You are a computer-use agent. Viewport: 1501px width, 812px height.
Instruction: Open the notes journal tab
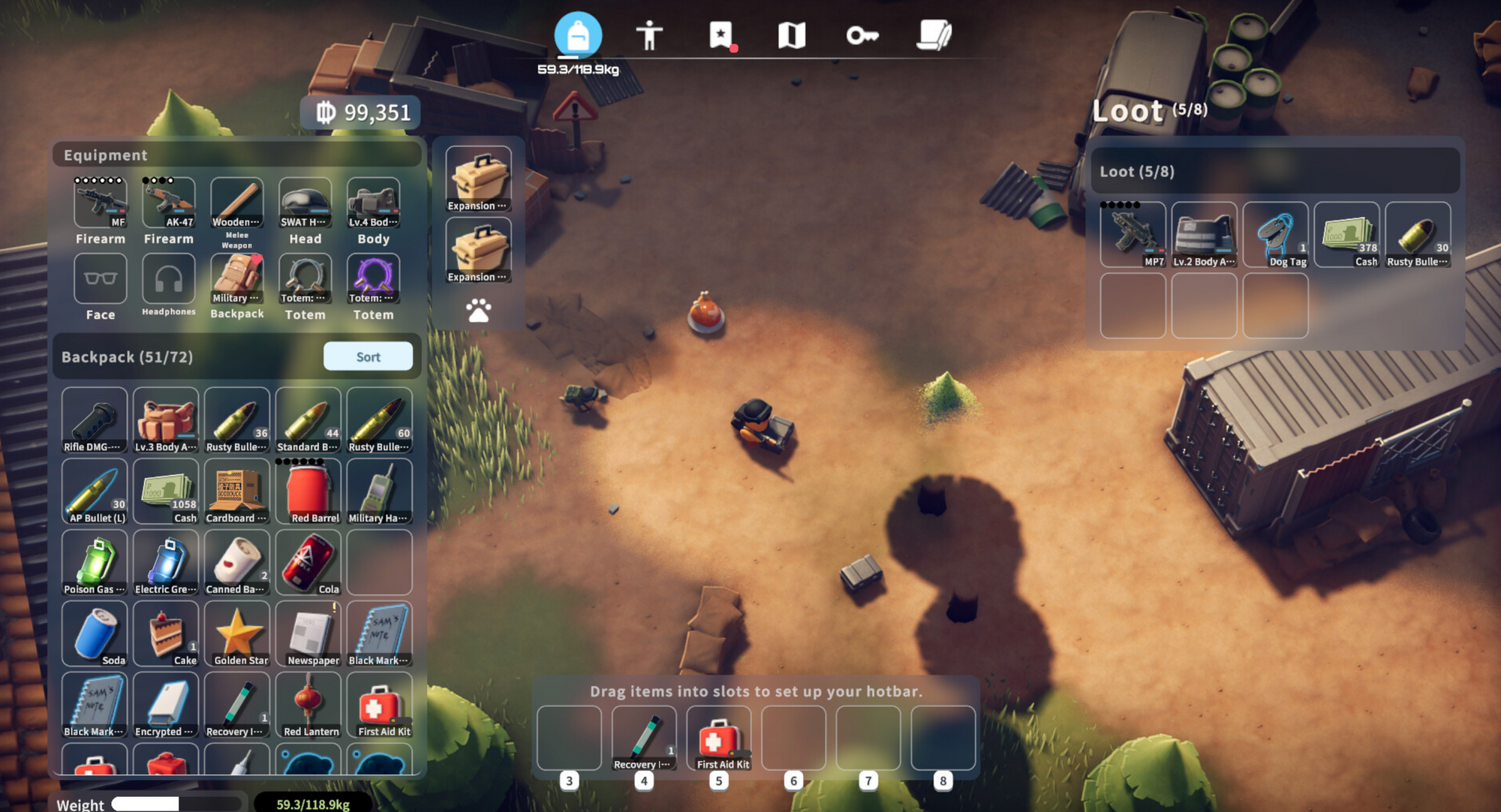click(934, 35)
